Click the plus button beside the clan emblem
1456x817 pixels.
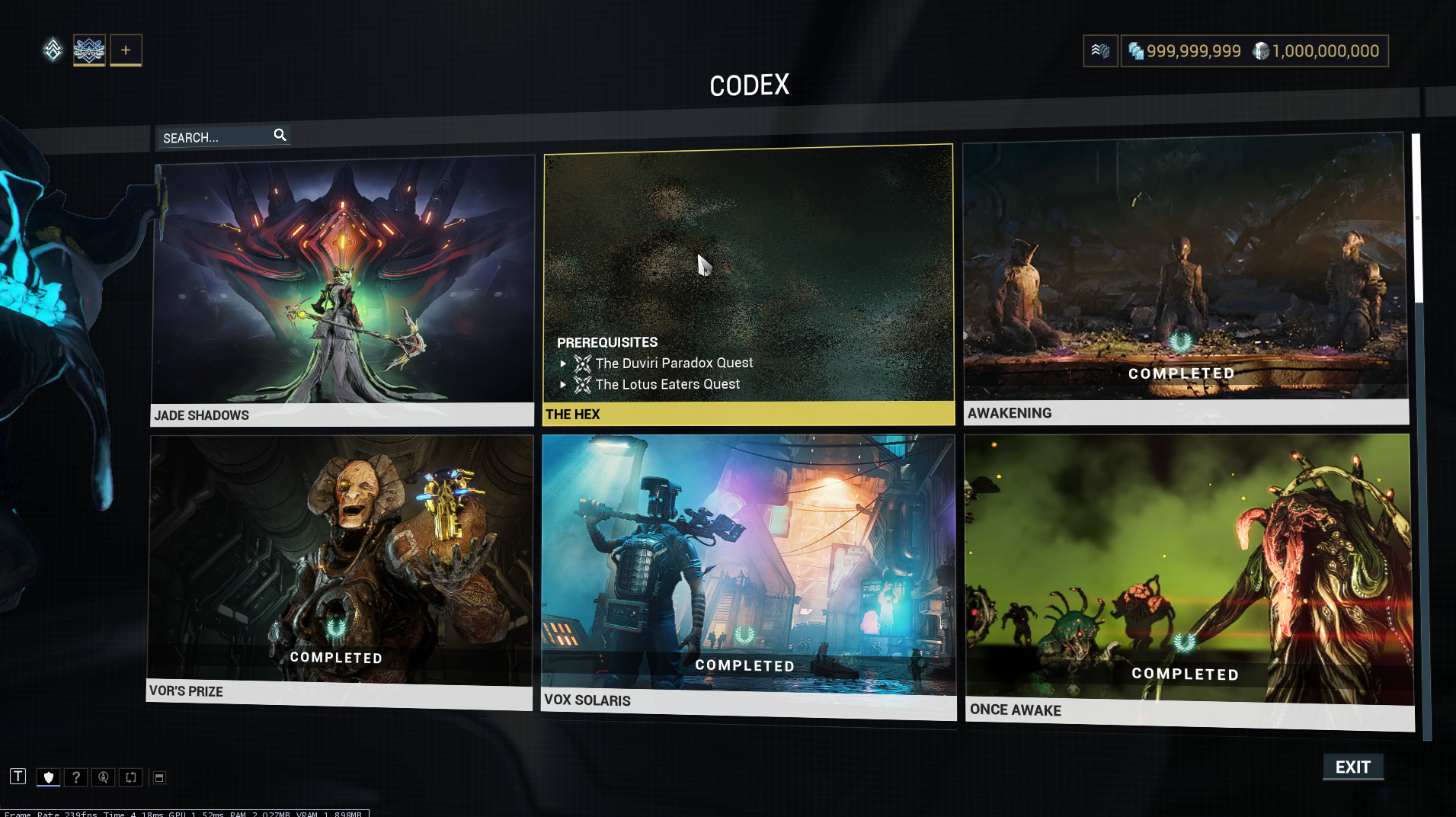tap(126, 50)
